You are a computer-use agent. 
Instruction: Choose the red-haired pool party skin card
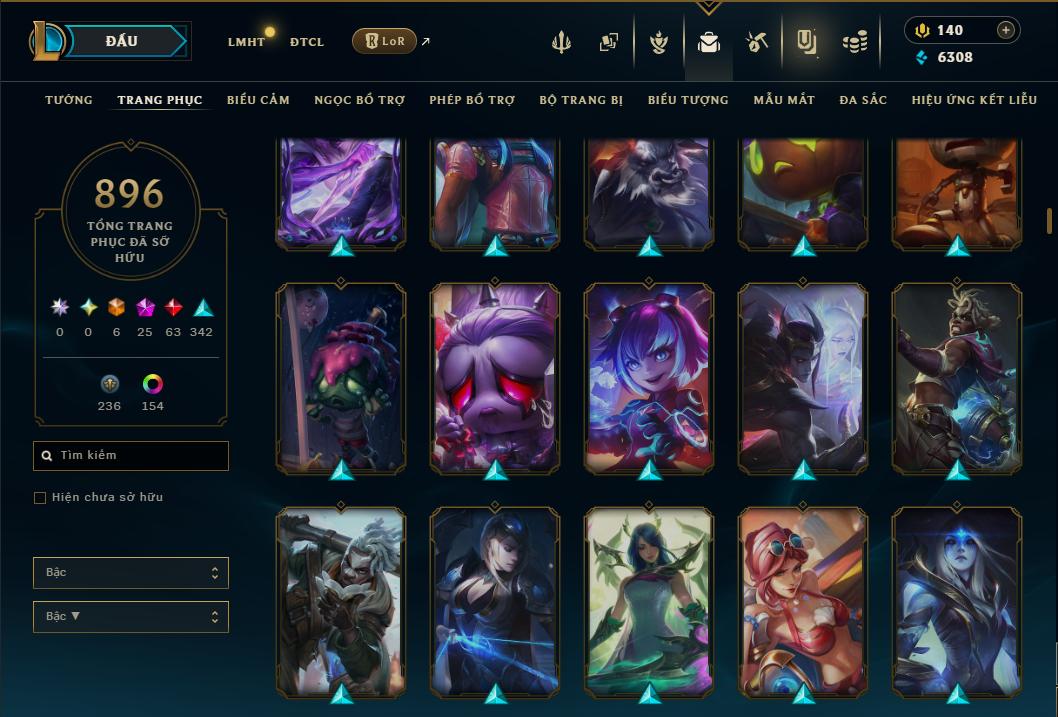[803, 600]
